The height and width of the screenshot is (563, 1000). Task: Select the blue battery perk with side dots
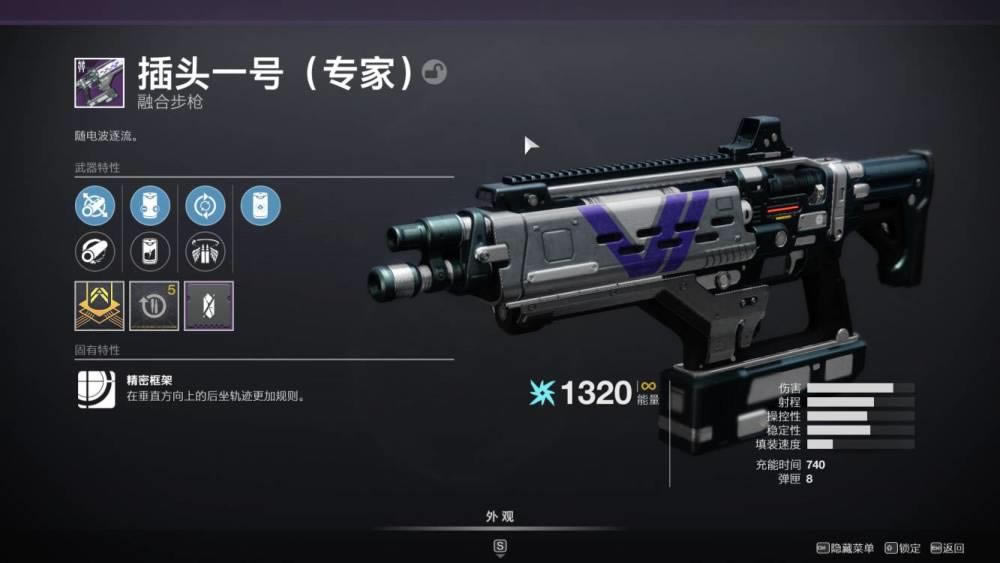click(x=150, y=206)
